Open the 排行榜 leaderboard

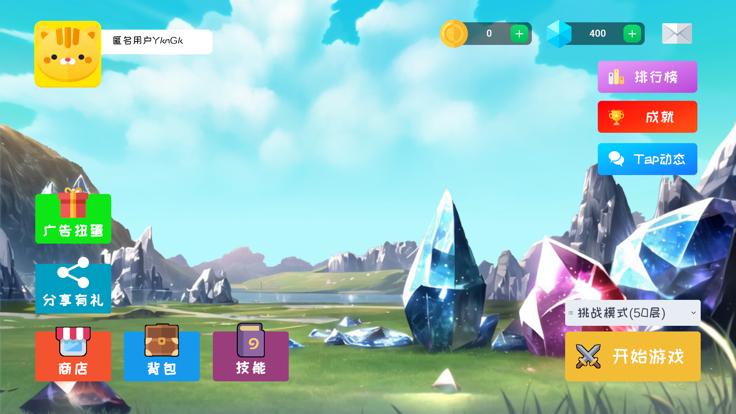coord(647,77)
